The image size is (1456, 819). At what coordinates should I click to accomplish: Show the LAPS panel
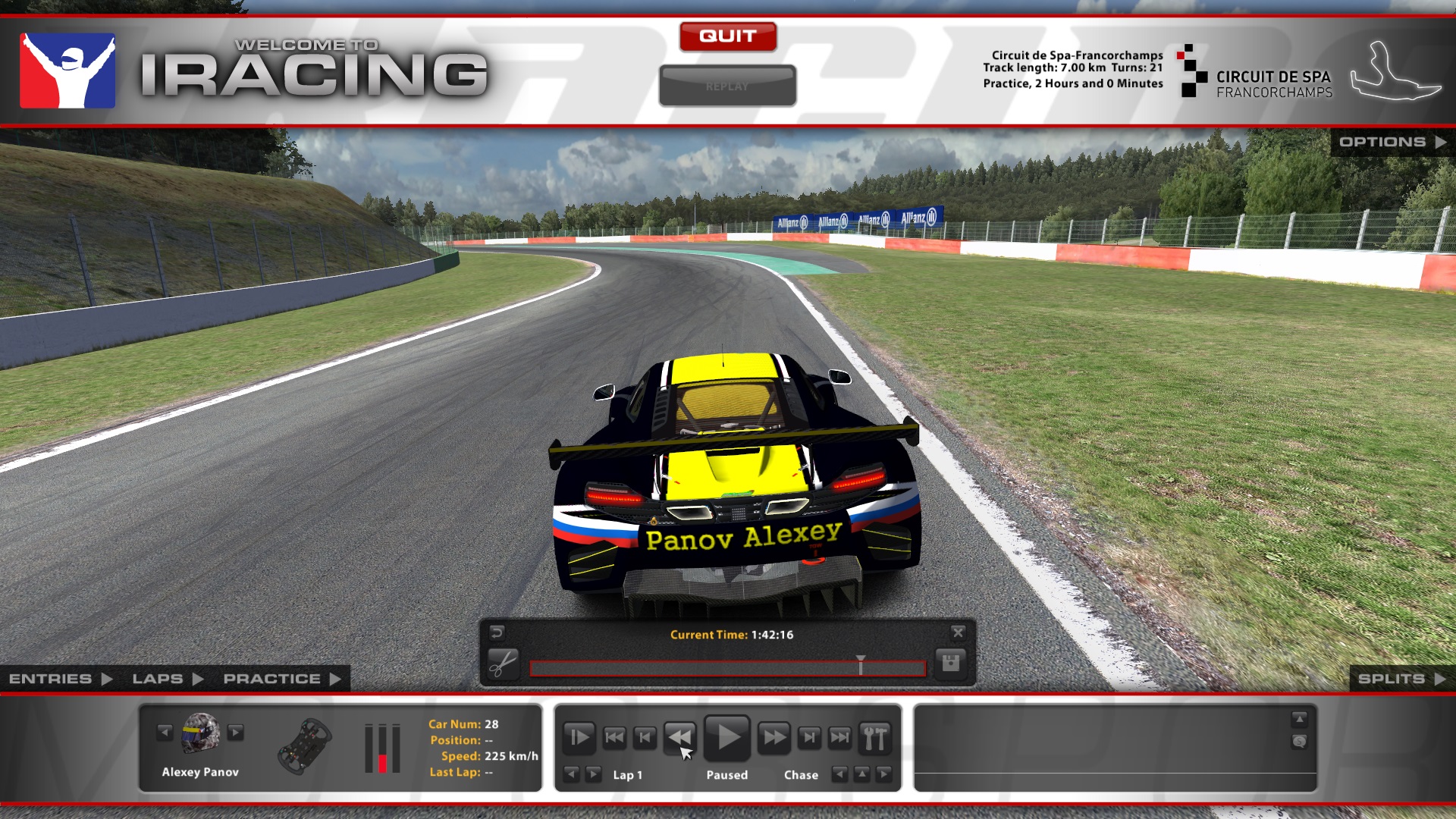167,679
